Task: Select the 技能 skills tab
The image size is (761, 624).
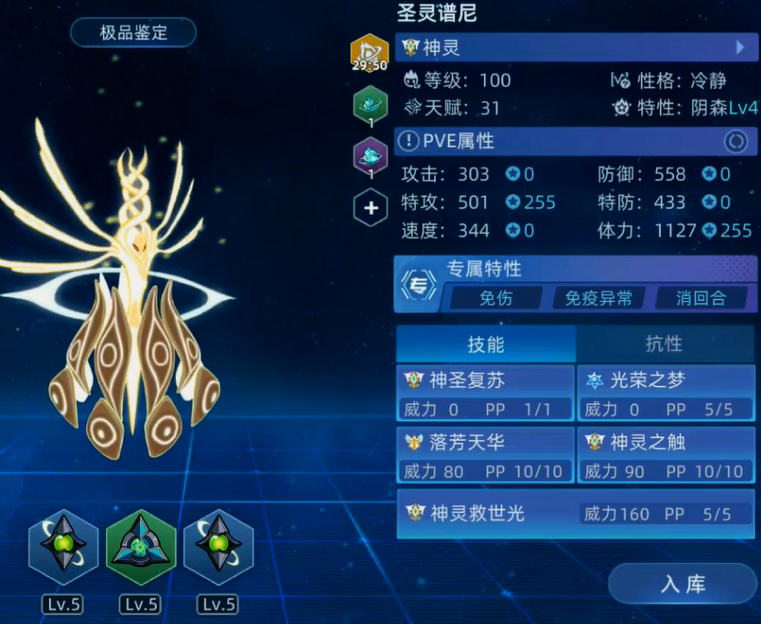Action: (x=486, y=343)
